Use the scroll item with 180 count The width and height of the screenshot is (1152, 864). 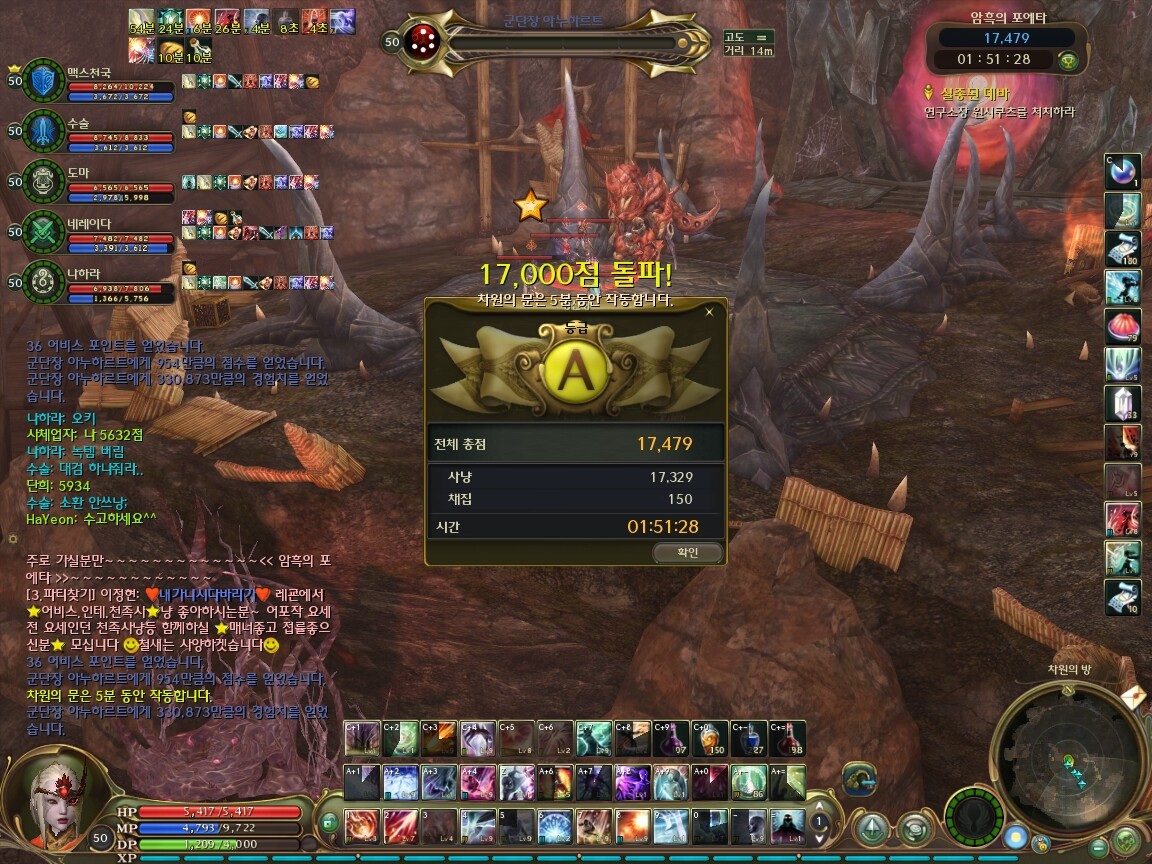(x=1122, y=249)
